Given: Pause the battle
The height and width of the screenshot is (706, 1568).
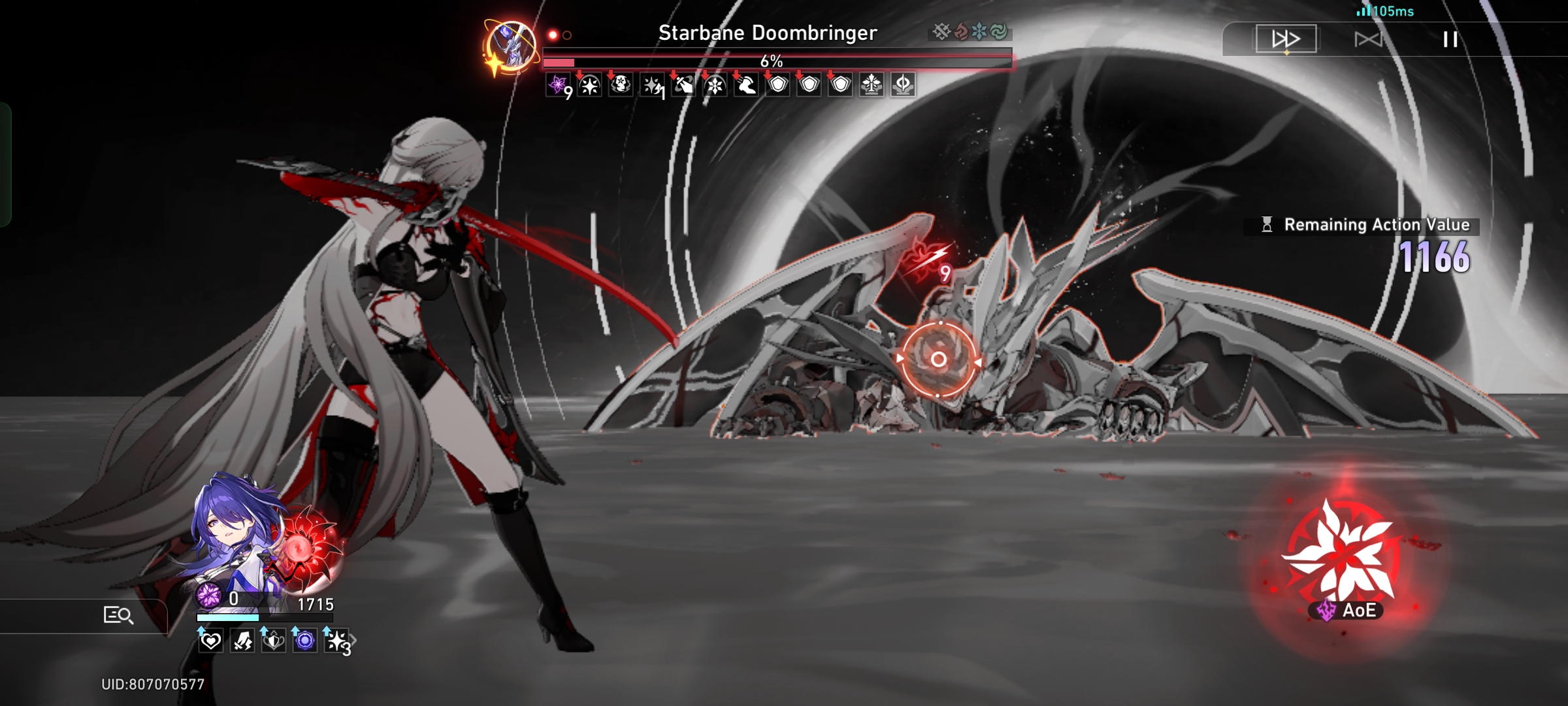Looking at the screenshot, I should click(1449, 39).
